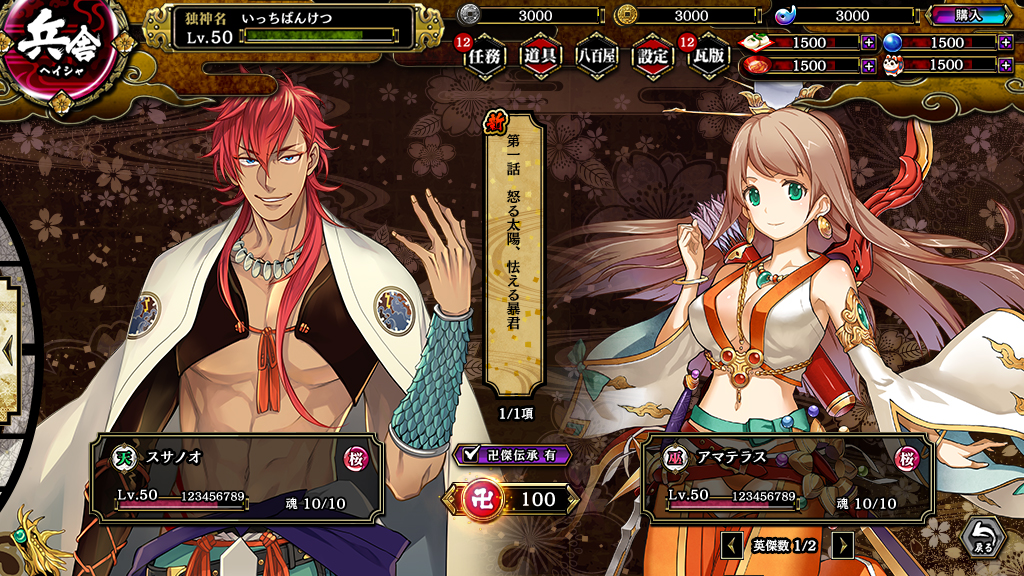Viewport: 1024px width, 576px height.
Task: Add more lucky cat resource with plus
Action: (1005, 66)
